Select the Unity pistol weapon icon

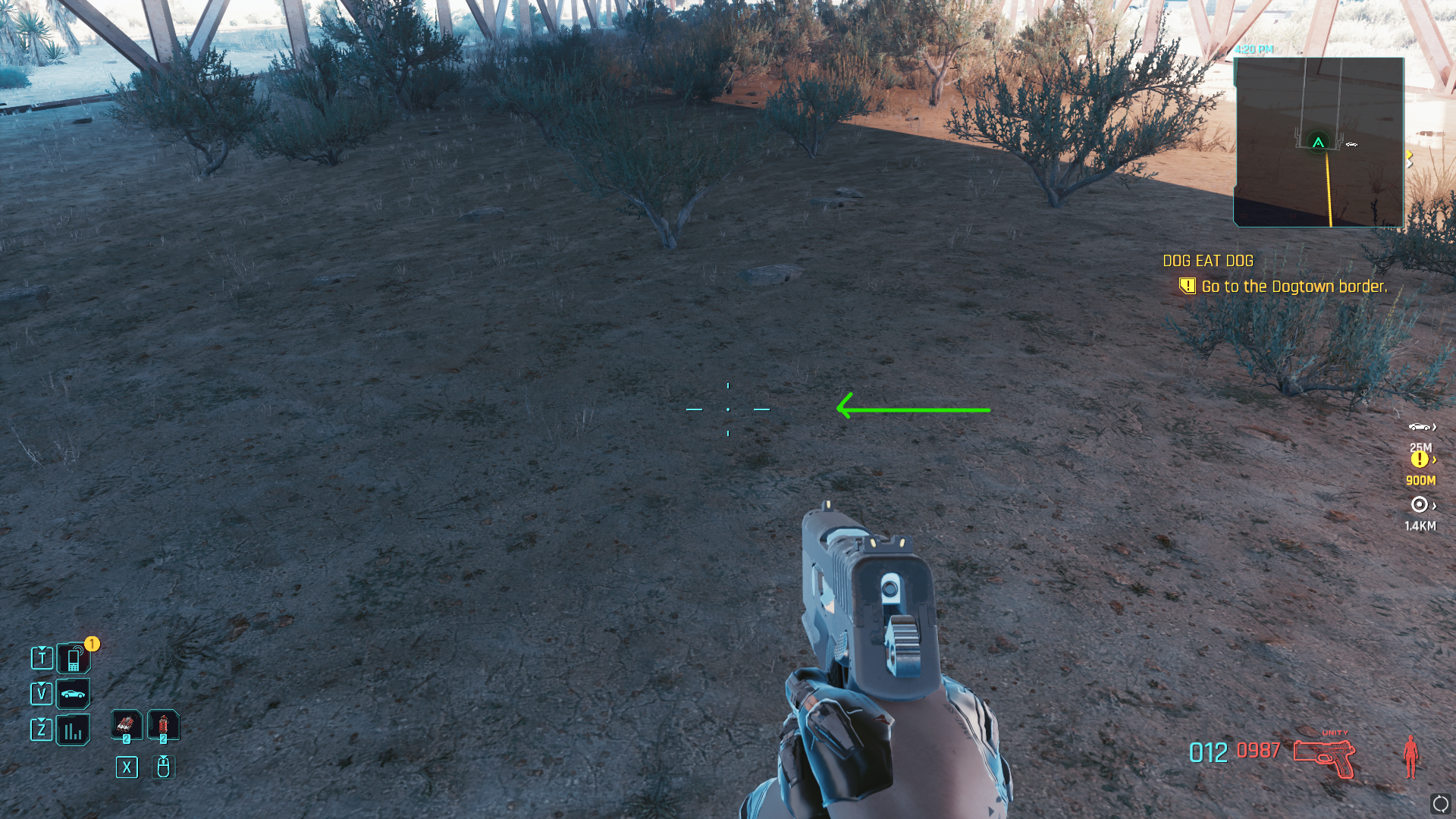click(1324, 756)
